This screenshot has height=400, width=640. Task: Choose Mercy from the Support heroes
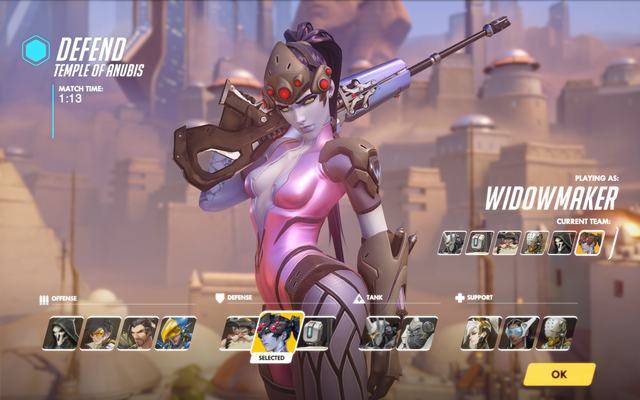[481, 332]
